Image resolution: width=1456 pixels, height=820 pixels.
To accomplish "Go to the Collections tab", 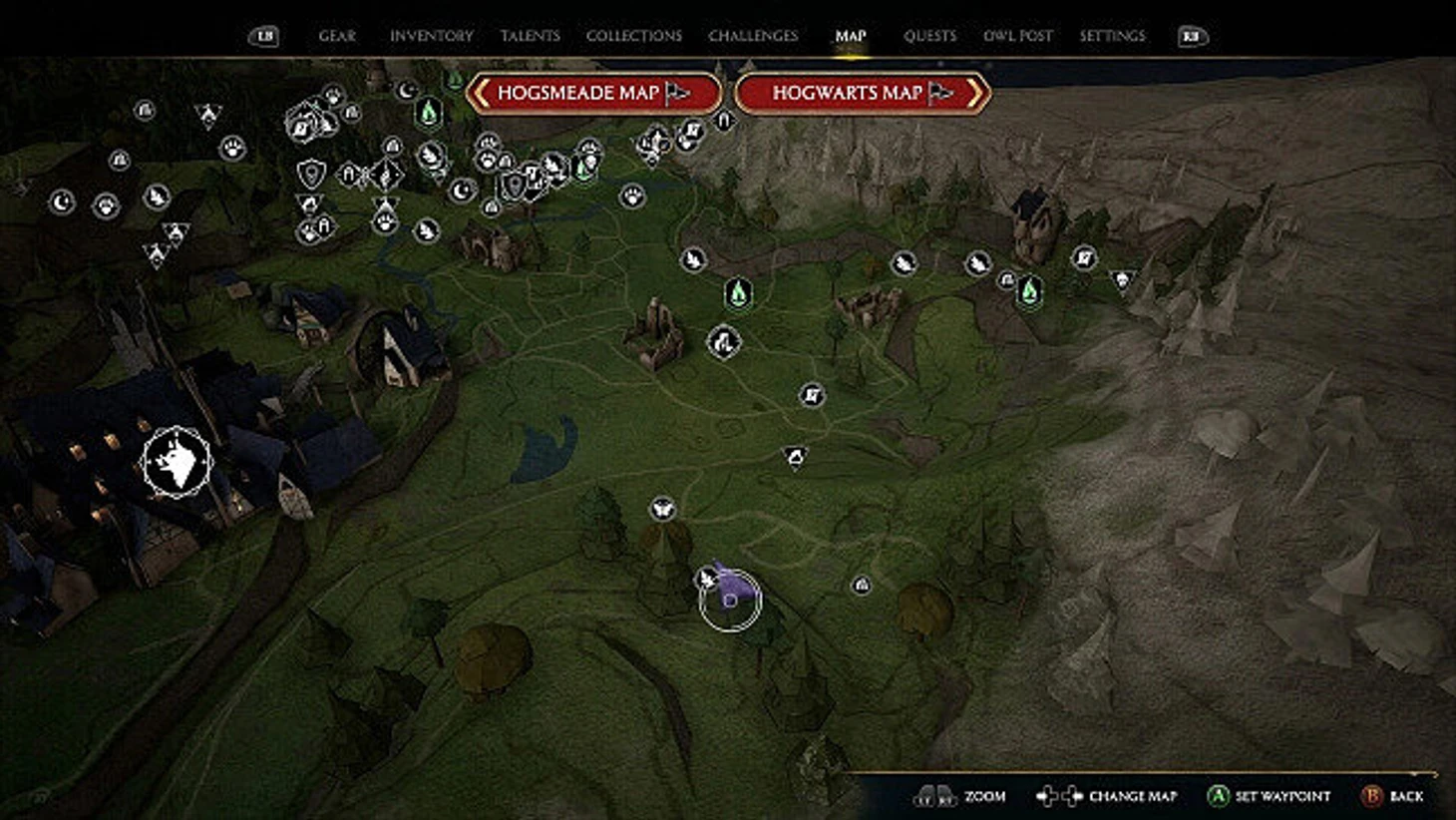I will (x=633, y=36).
